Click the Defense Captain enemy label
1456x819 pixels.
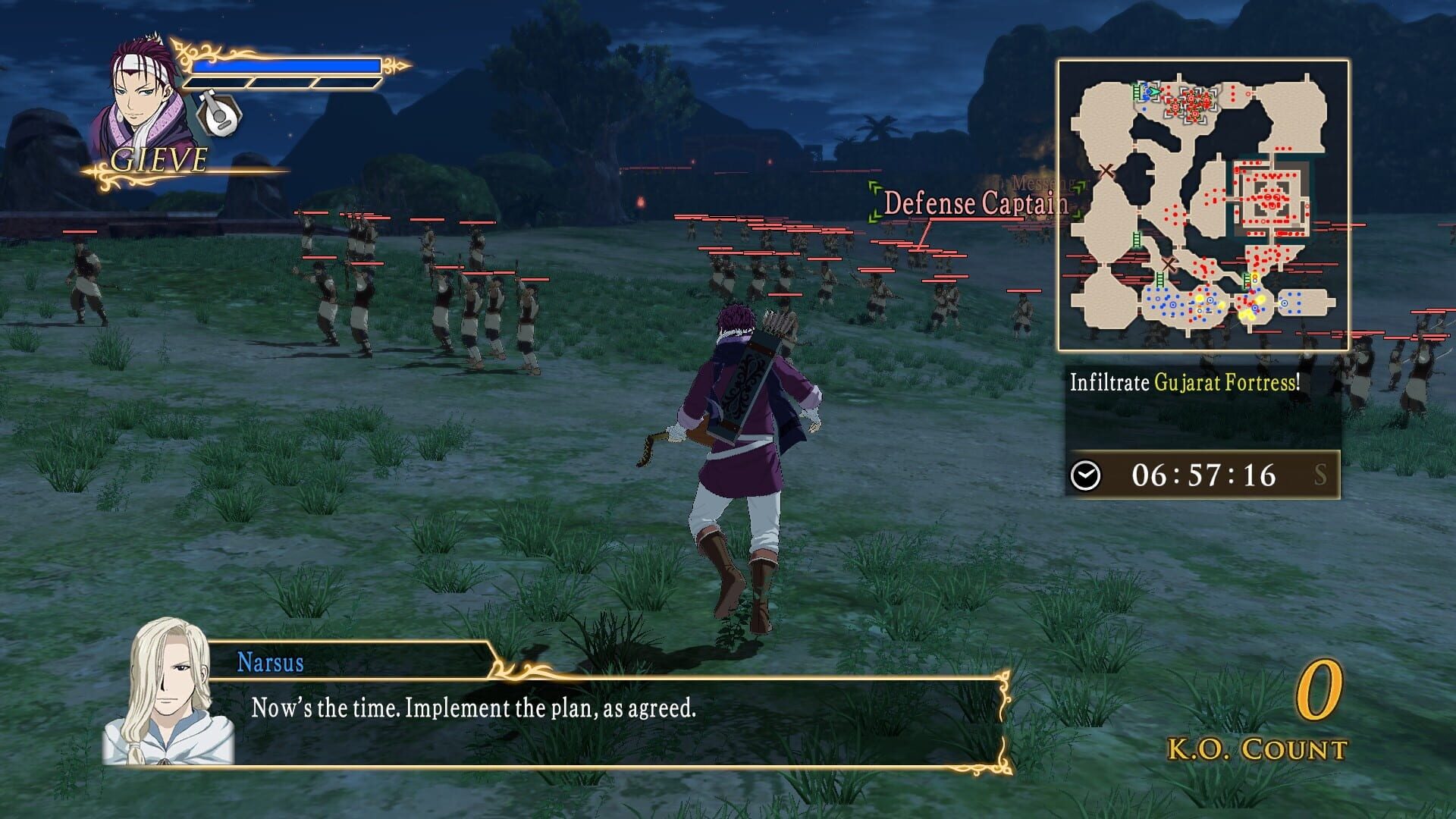[x=973, y=202]
